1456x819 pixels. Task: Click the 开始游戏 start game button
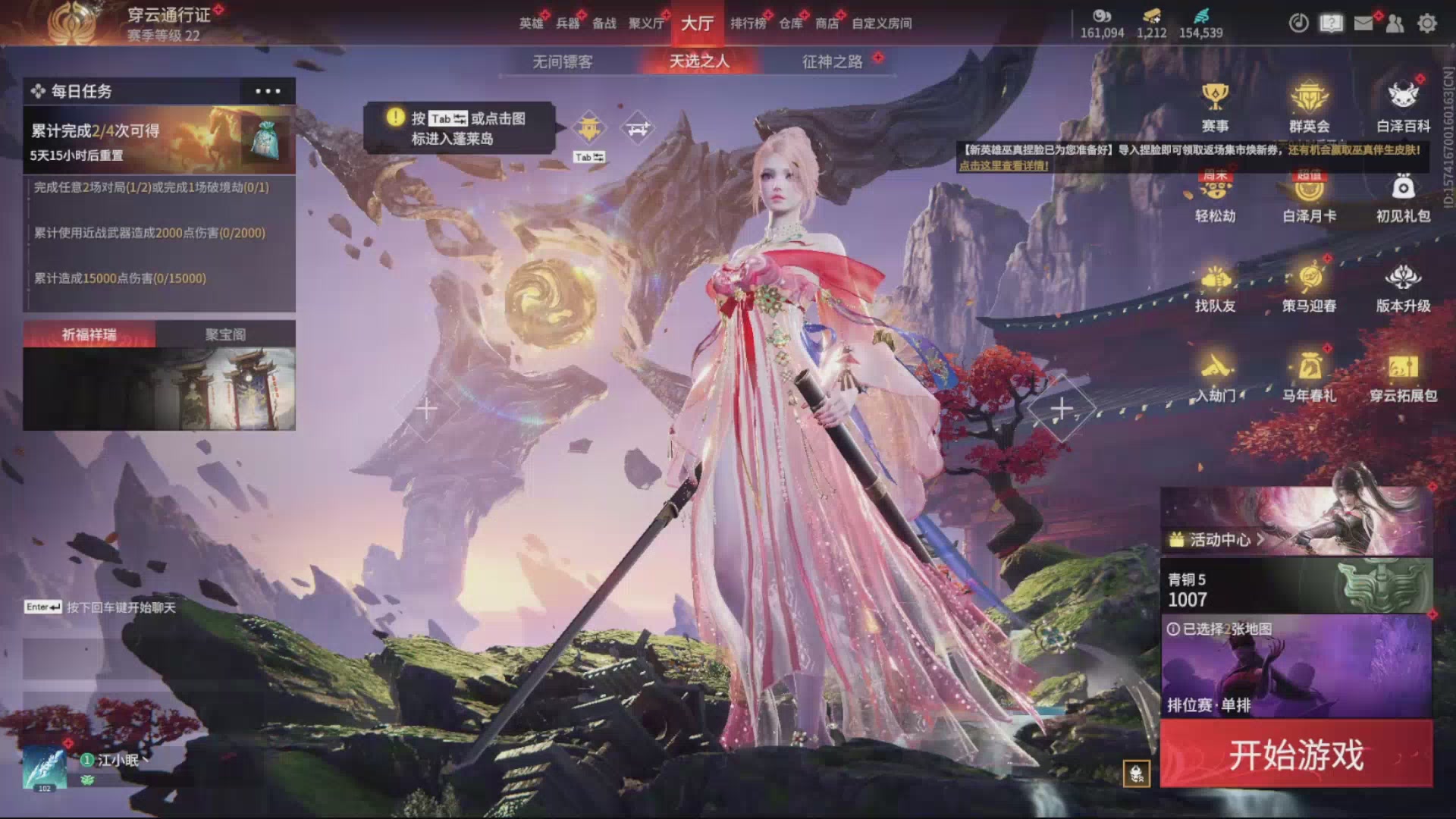(1296, 754)
